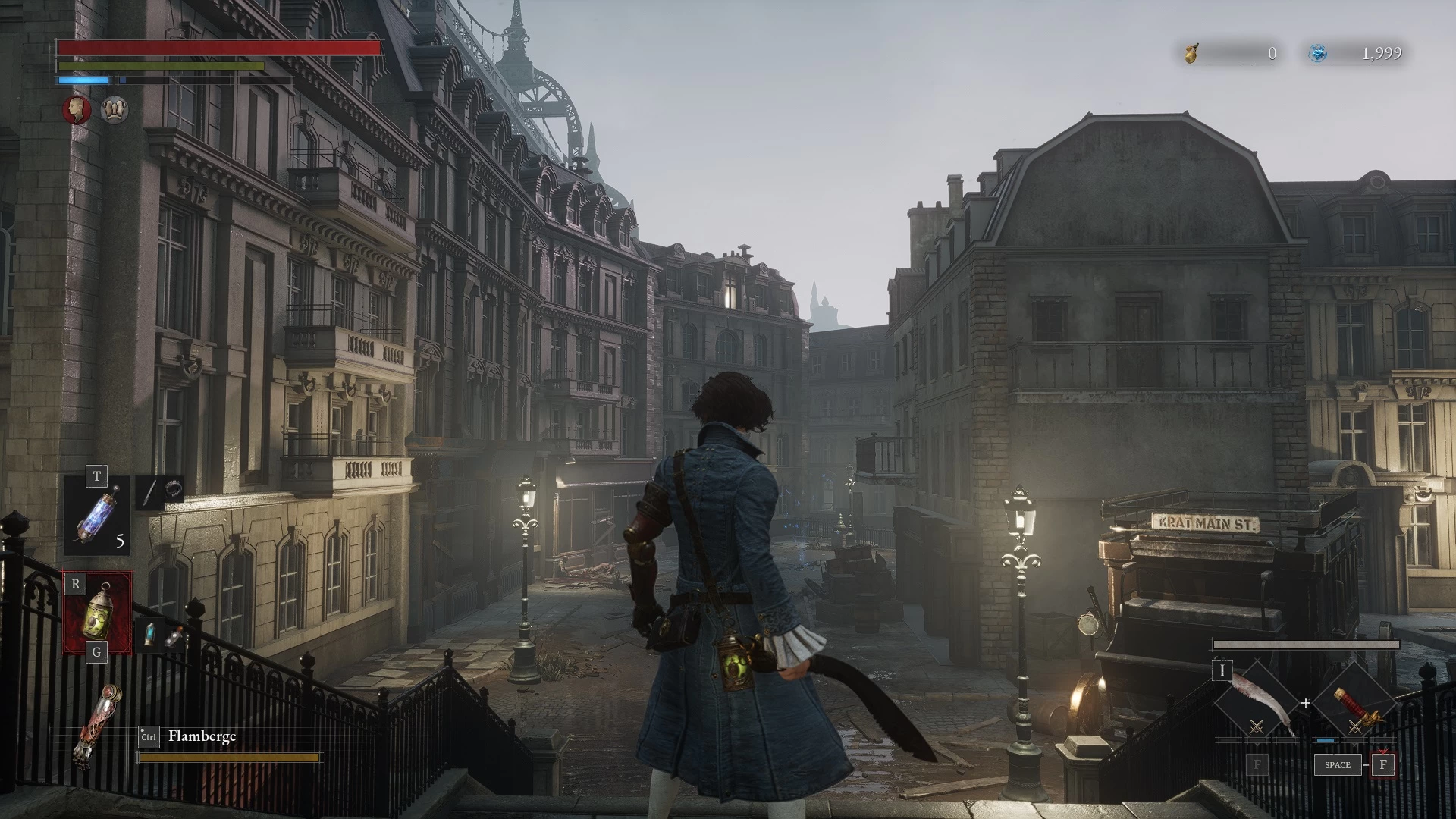Select the green Monad's Lamp slot
This screenshot has width=1456, height=819.
coord(97,613)
